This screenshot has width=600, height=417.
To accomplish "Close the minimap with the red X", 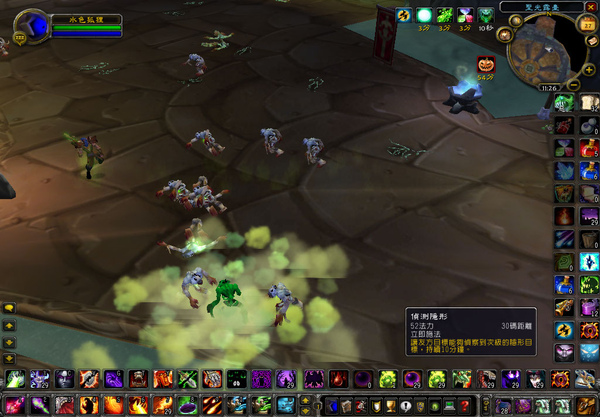I will click(590, 9).
